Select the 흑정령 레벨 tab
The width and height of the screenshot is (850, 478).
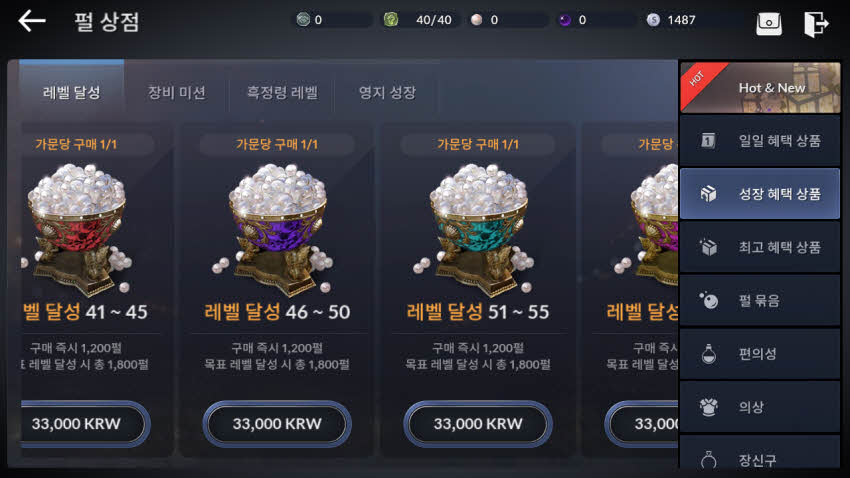pyautogui.click(x=282, y=93)
